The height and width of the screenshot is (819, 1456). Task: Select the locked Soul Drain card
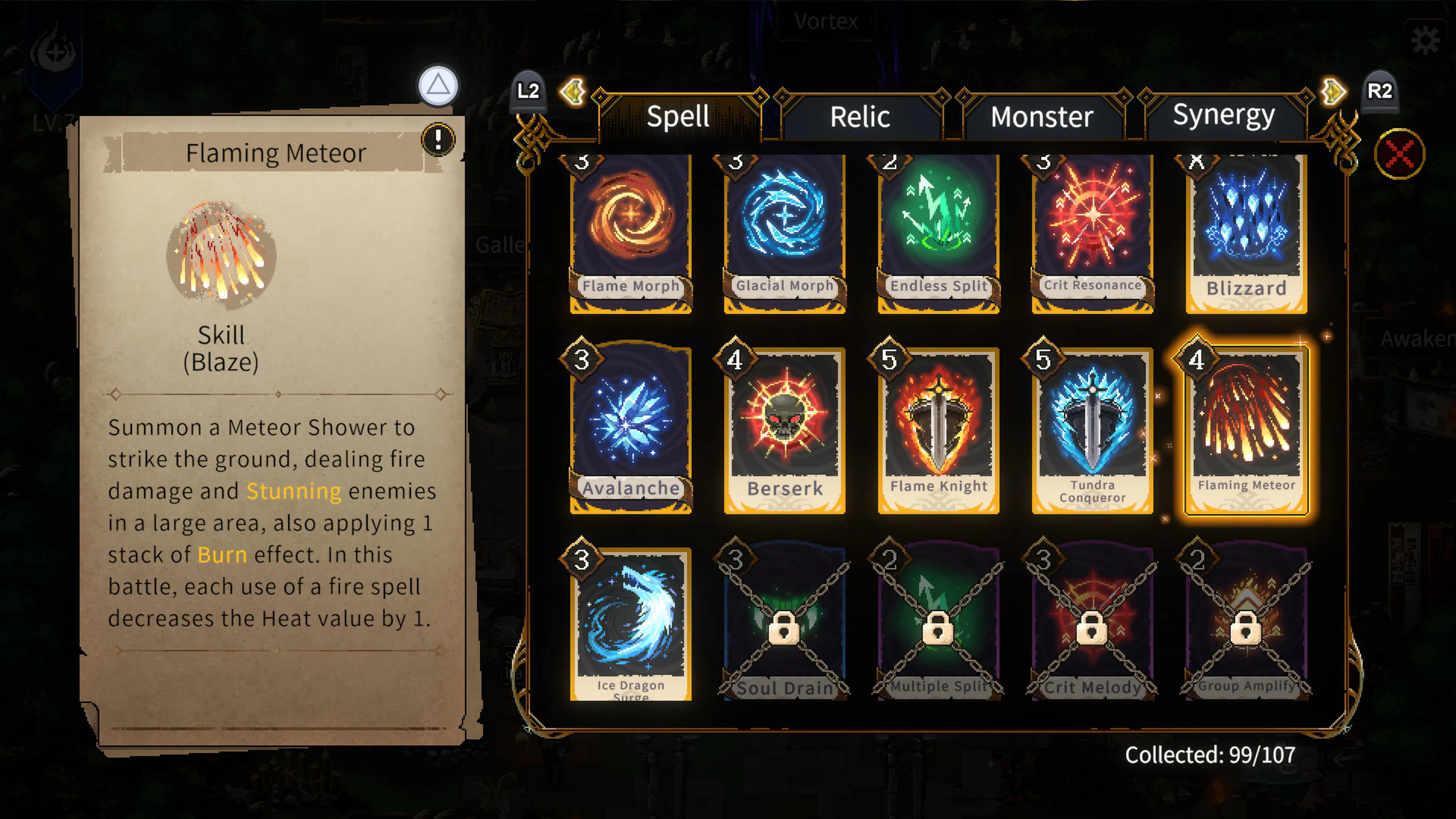(x=784, y=624)
